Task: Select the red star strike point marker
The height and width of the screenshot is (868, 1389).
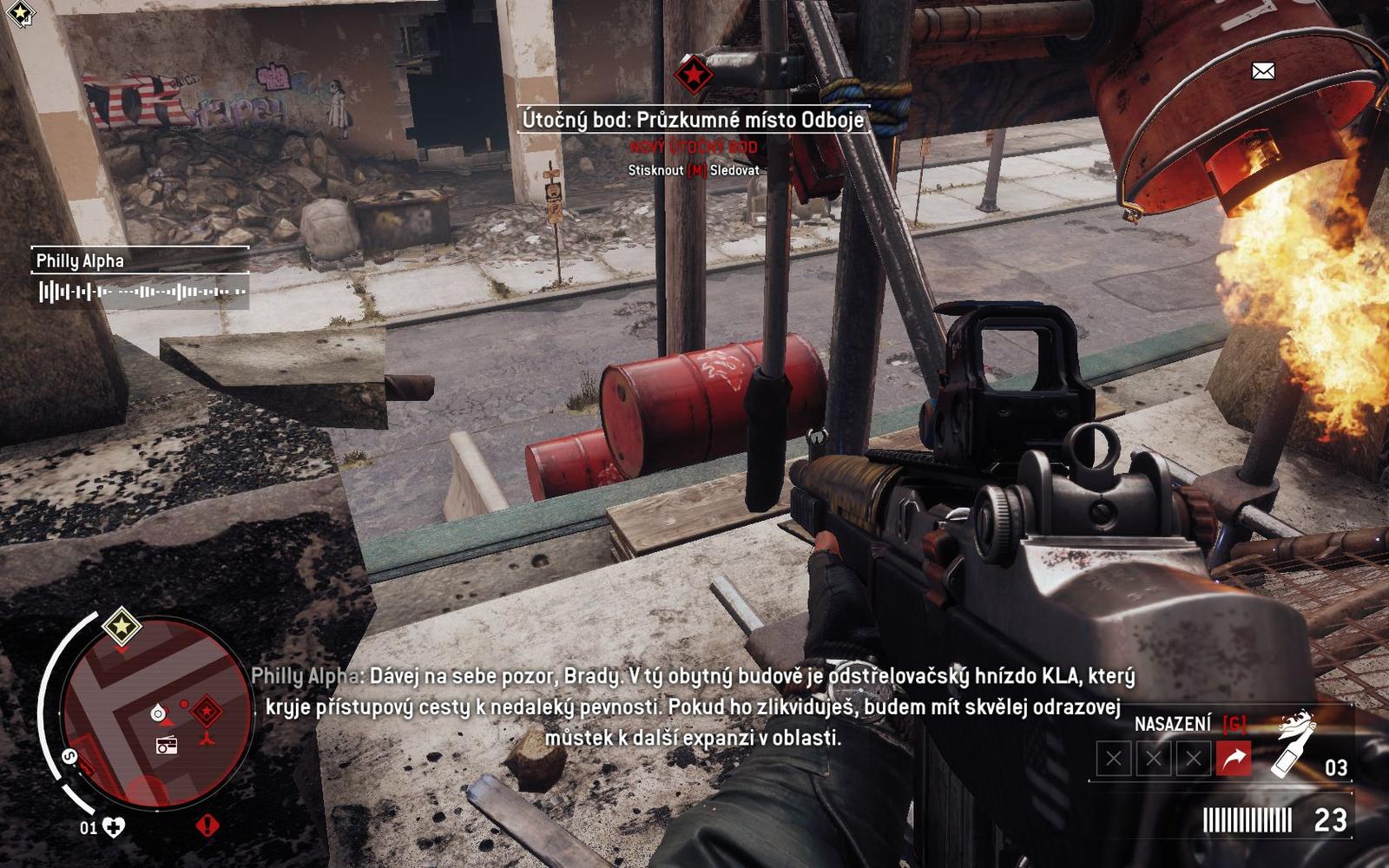Action: 694,76
